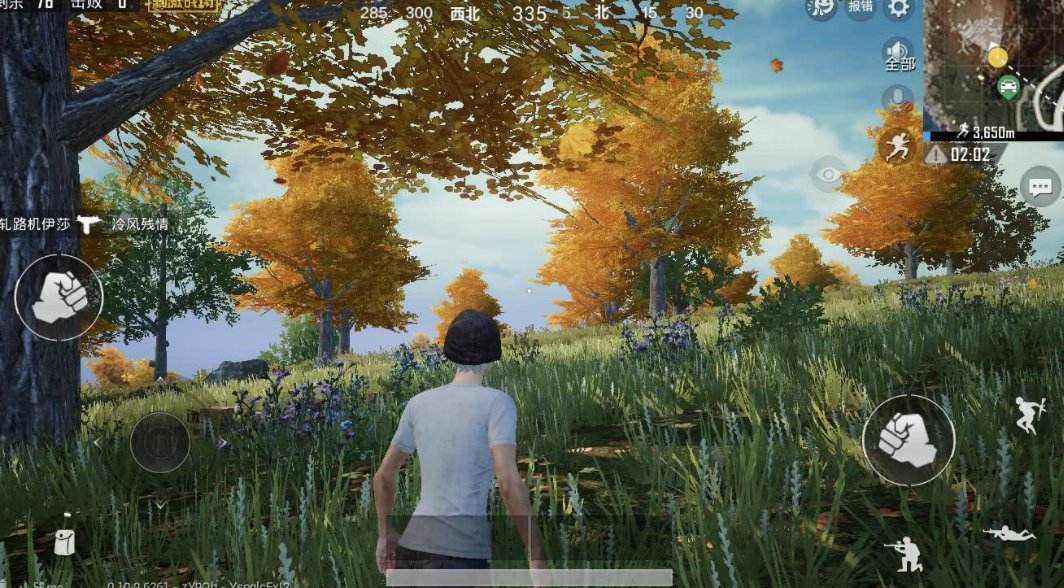Tap the 报错 report error button
The height and width of the screenshot is (588, 1064).
point(859,8)
